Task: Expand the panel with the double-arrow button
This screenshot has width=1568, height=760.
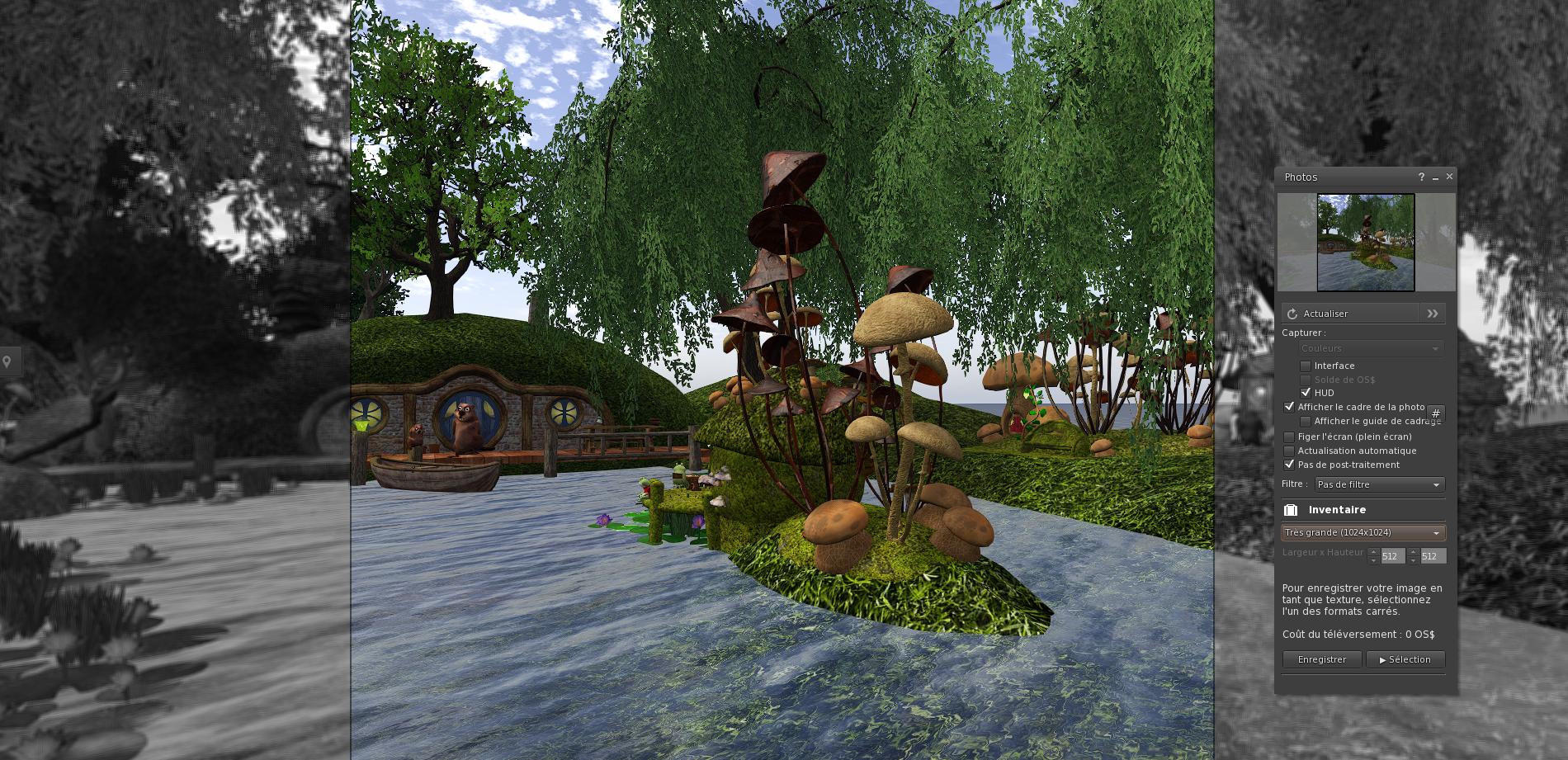Action: point(1433,314)
